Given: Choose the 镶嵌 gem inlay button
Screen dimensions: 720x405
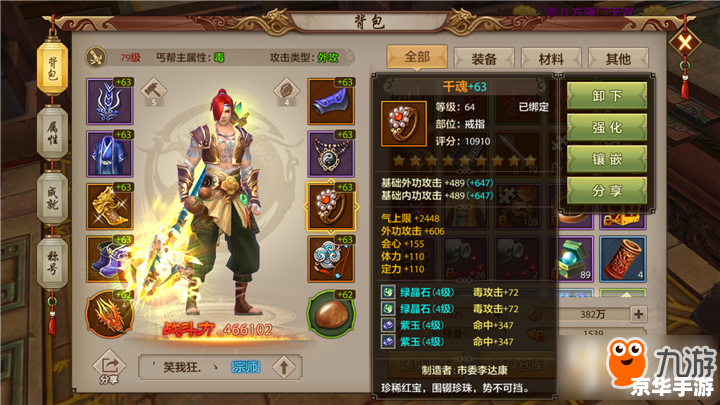Looking at the screenshot, I should tap(608, 159).
